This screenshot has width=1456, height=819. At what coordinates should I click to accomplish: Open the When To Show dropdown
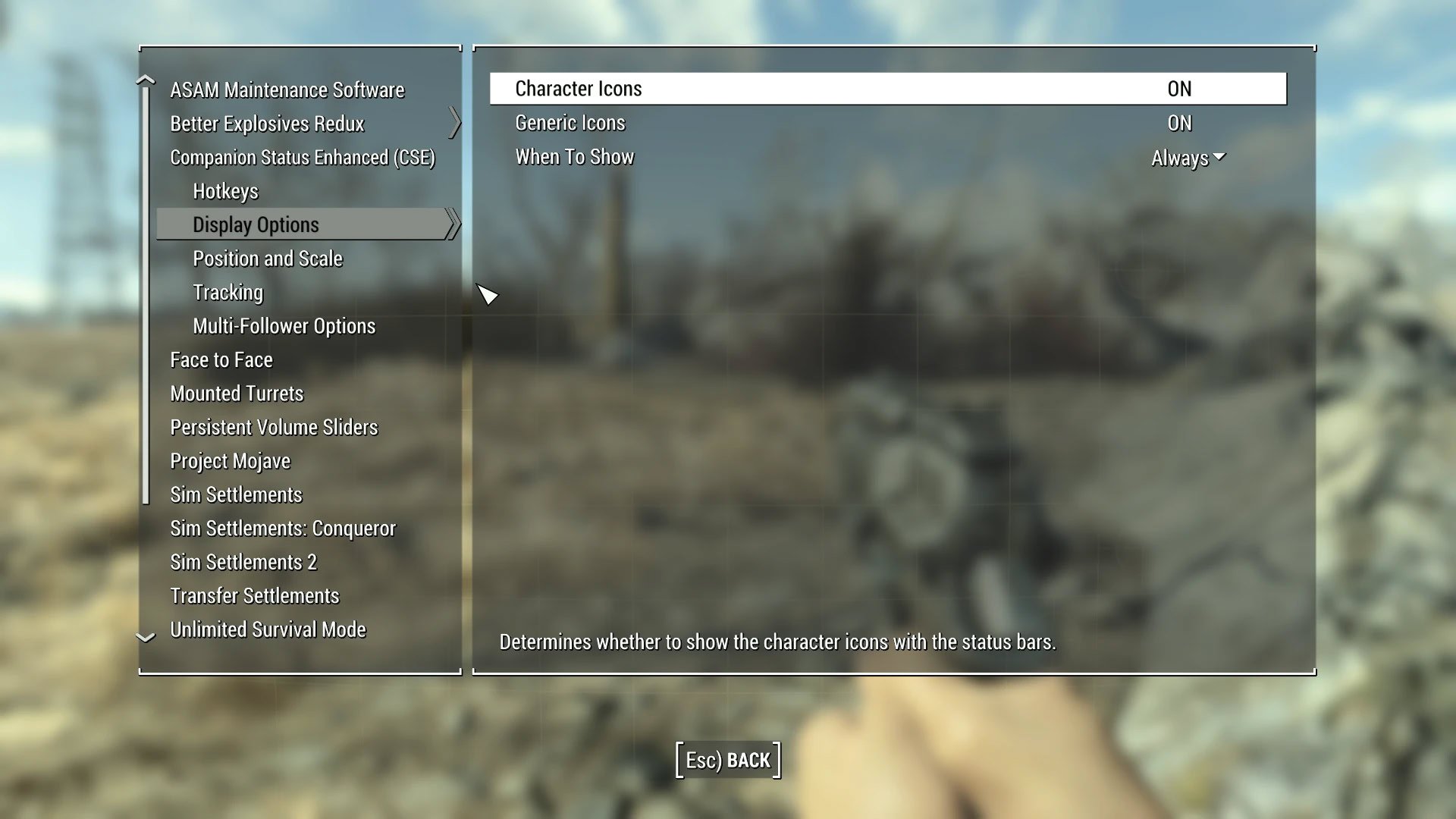coord(1187,158)
